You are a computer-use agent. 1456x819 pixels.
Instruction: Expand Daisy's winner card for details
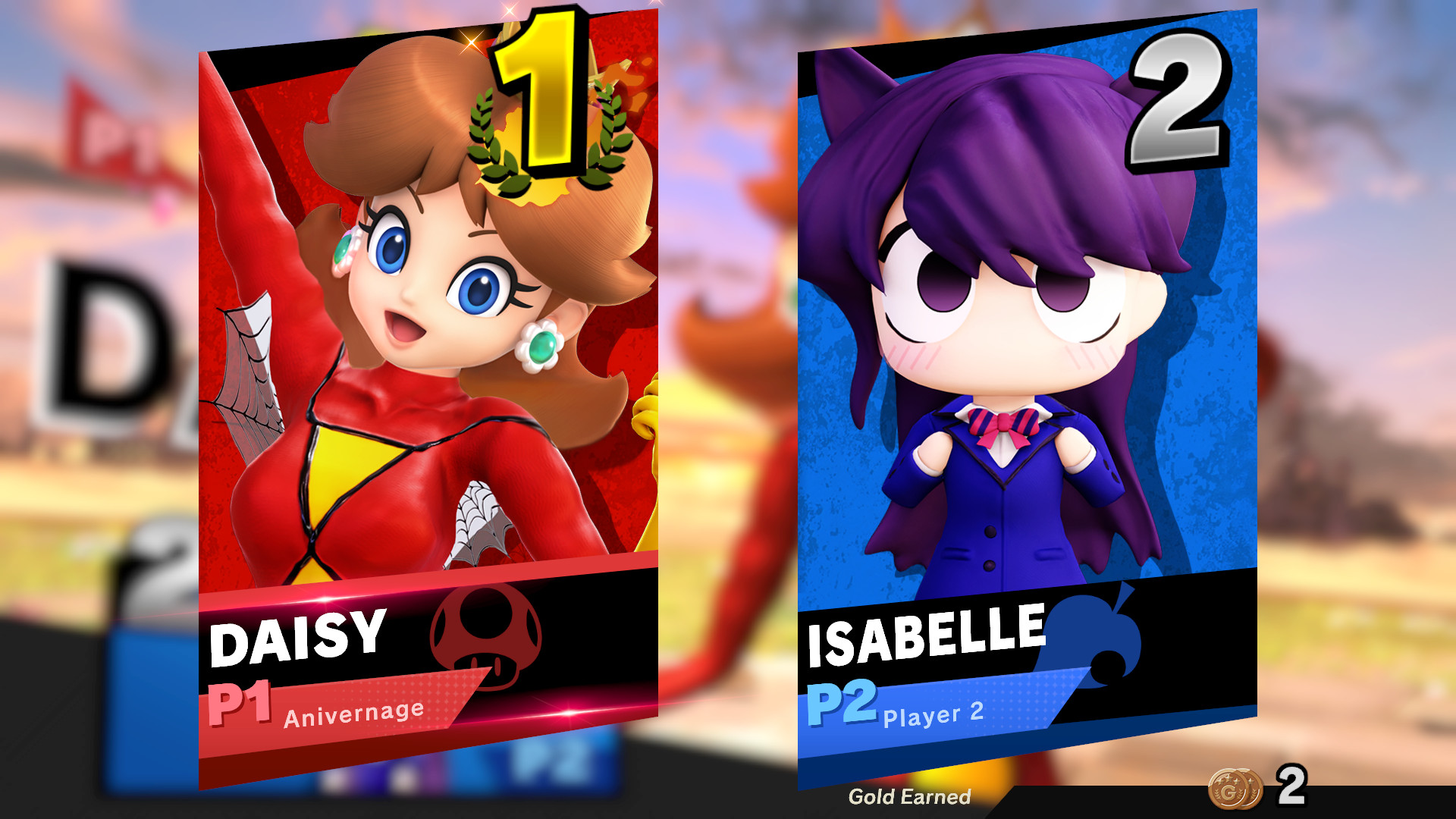pyautogui.click(x=425, y=341)
